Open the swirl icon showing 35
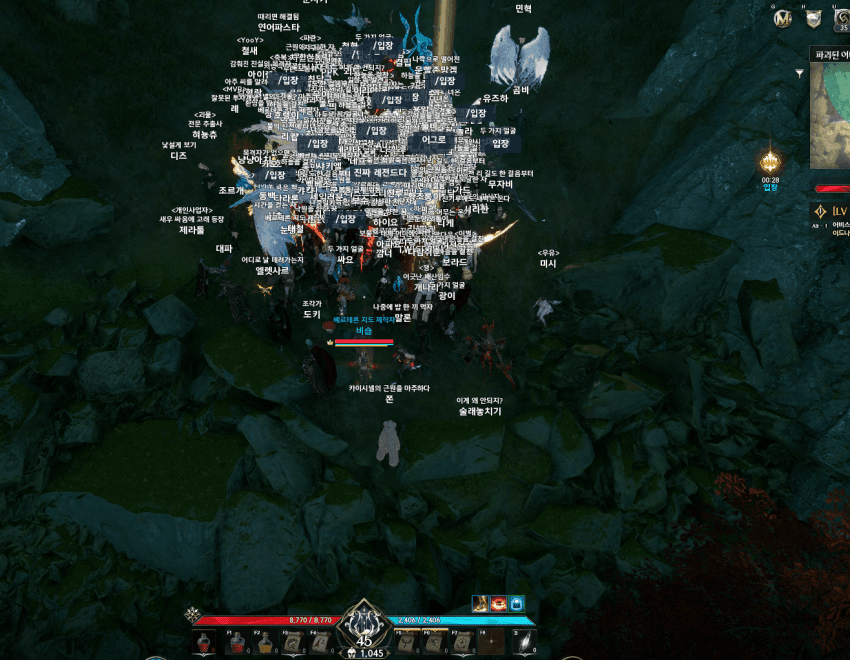Viewport: 850px width, 660px height. coord(840,19)
